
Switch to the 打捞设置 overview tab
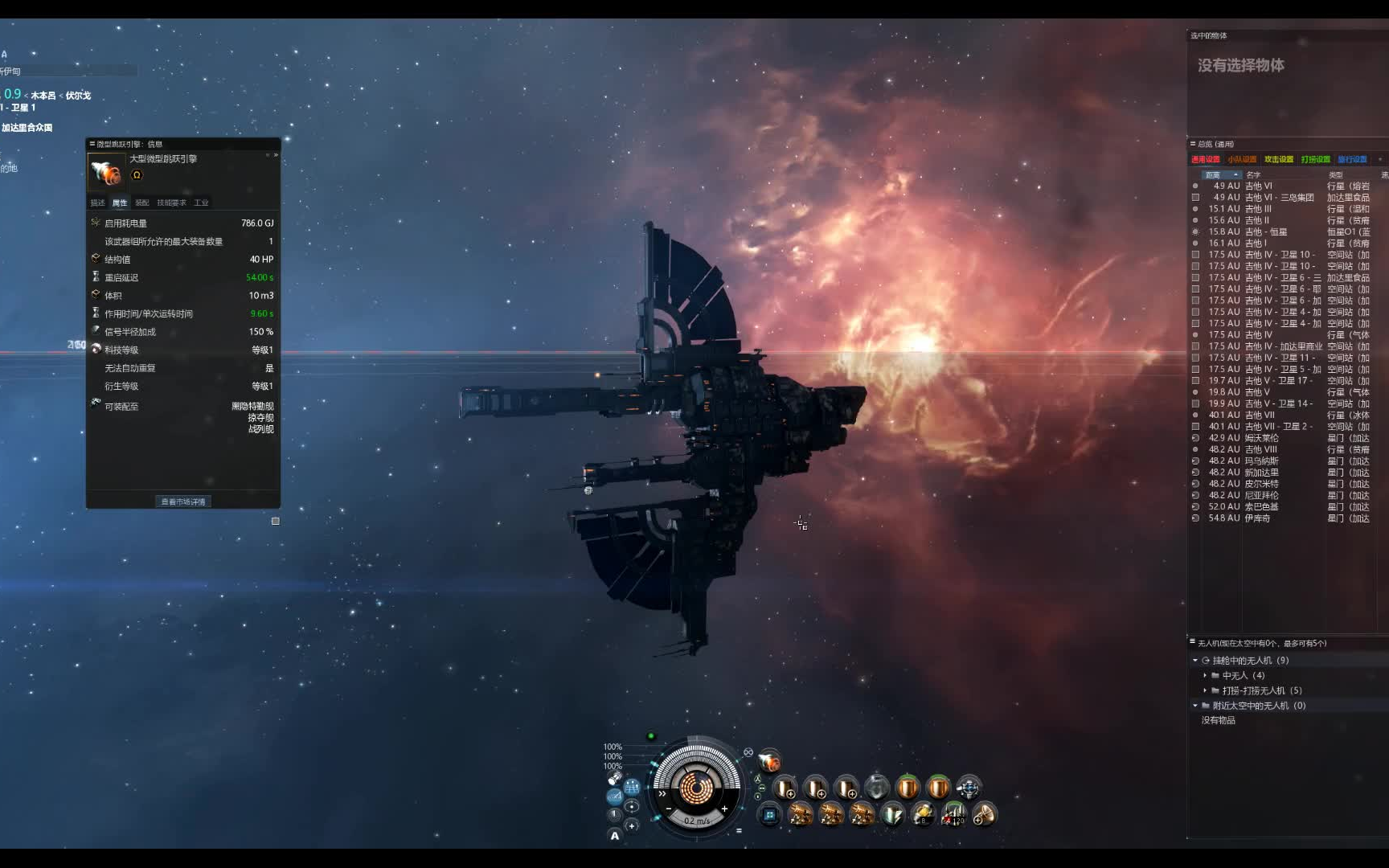1315,159
